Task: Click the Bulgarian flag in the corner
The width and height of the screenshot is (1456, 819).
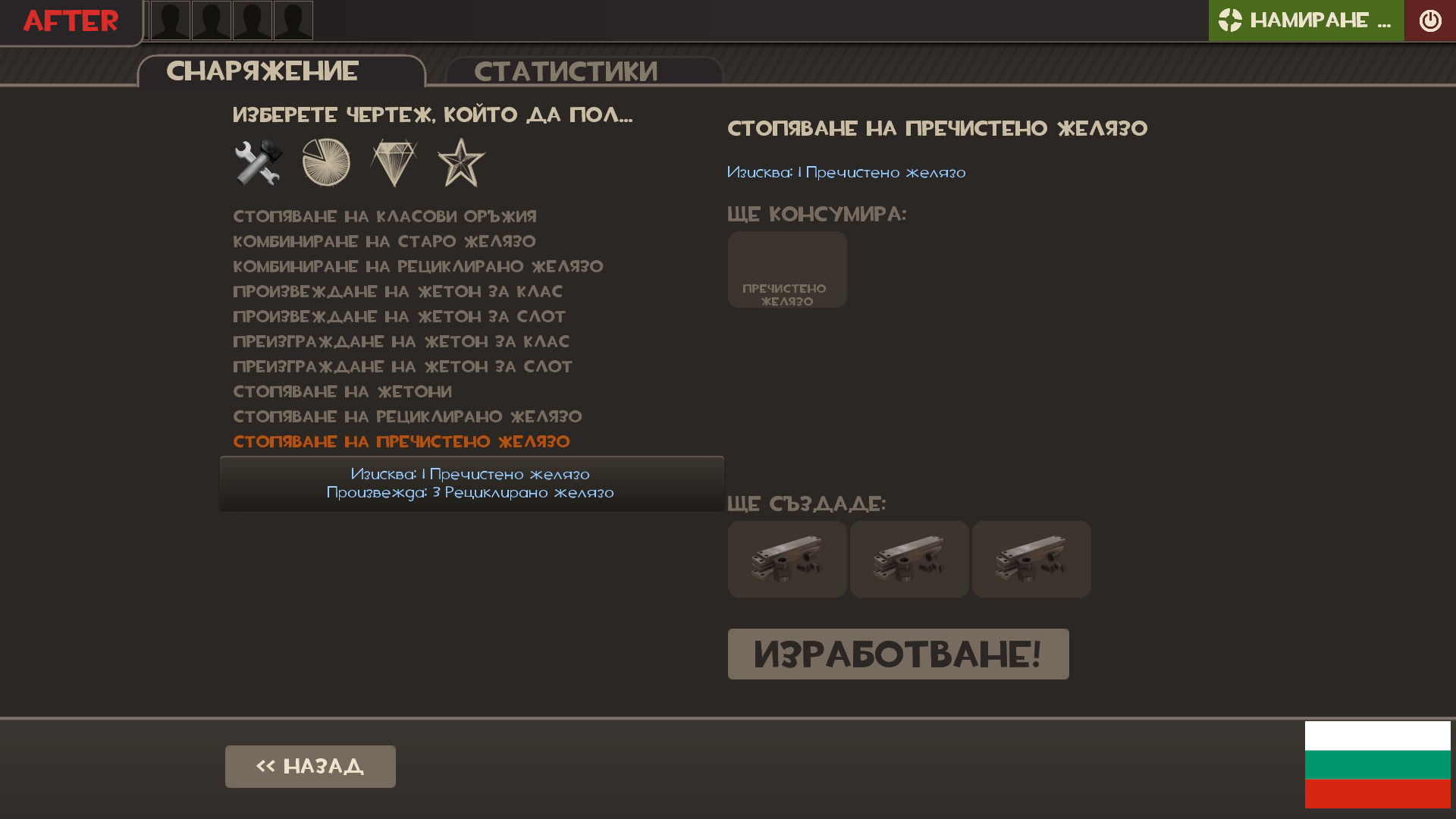Action: tap(1376, 765)
